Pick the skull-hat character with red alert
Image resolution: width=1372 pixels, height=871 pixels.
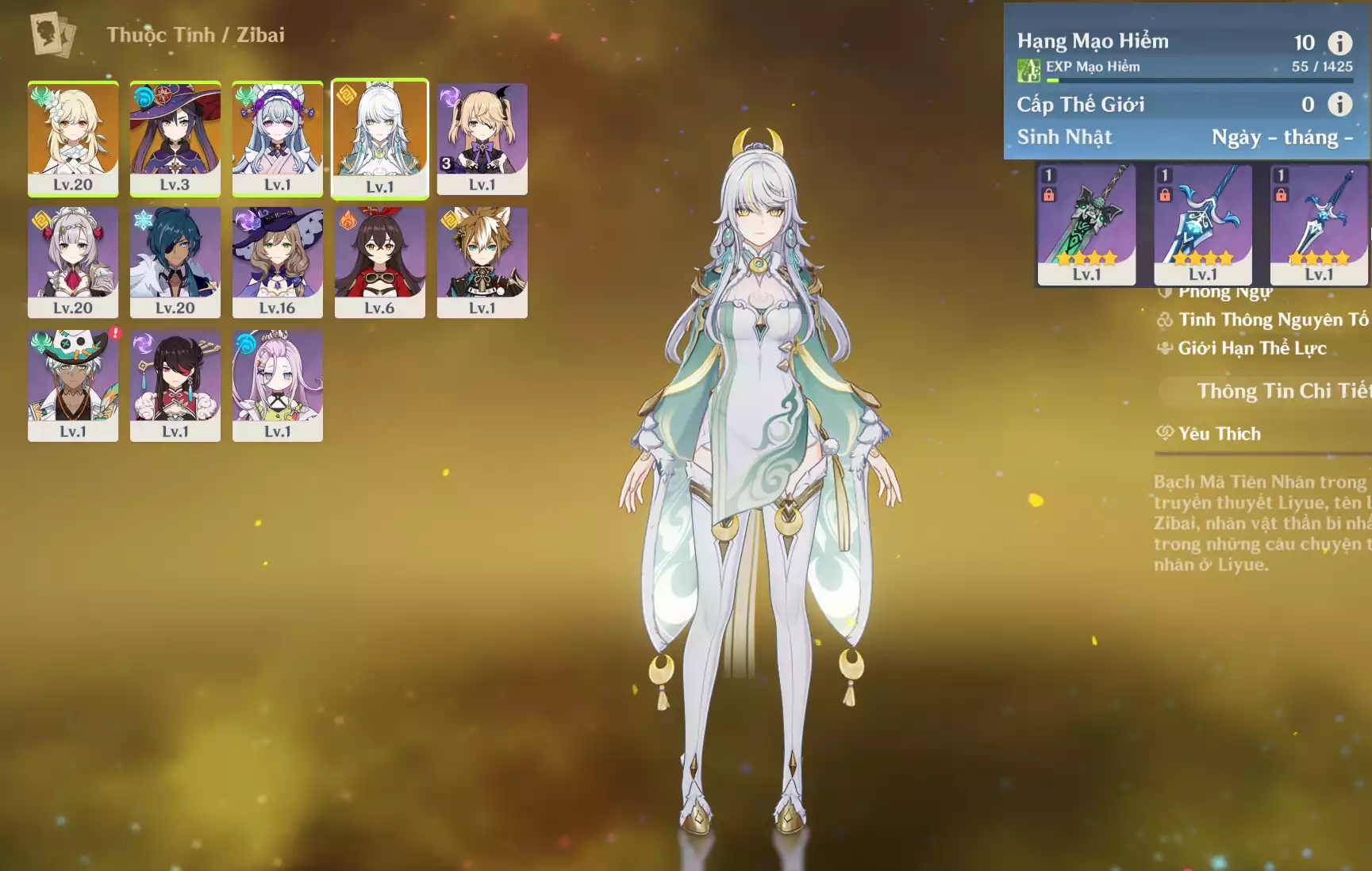click(x=73, y=386)
